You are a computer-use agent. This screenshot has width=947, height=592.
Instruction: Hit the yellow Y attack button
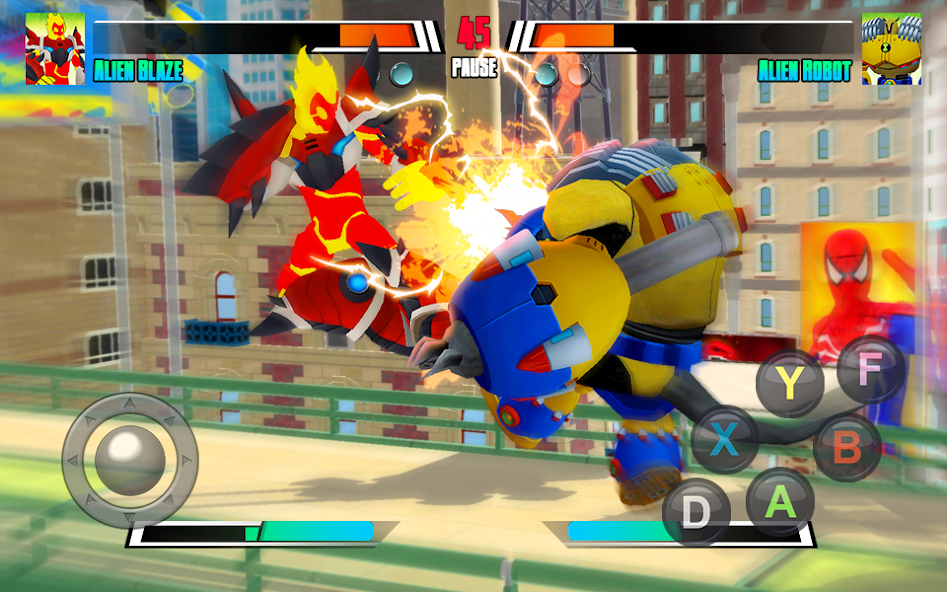coord(789,384)
